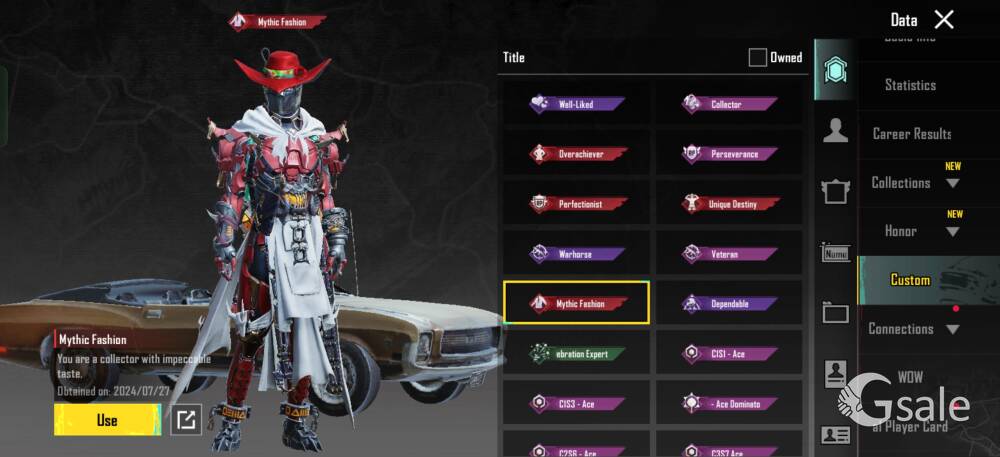Use the Mythic Fashion title
This screenshot has height=457, width=1000.
tap(107, 420)
